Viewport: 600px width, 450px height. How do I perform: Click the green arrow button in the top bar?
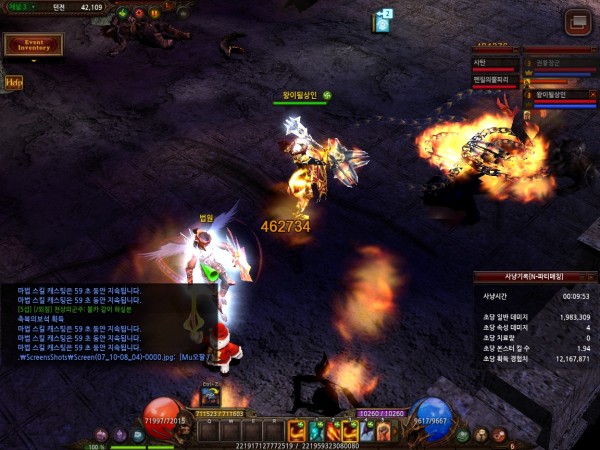(x=122, y=14)
